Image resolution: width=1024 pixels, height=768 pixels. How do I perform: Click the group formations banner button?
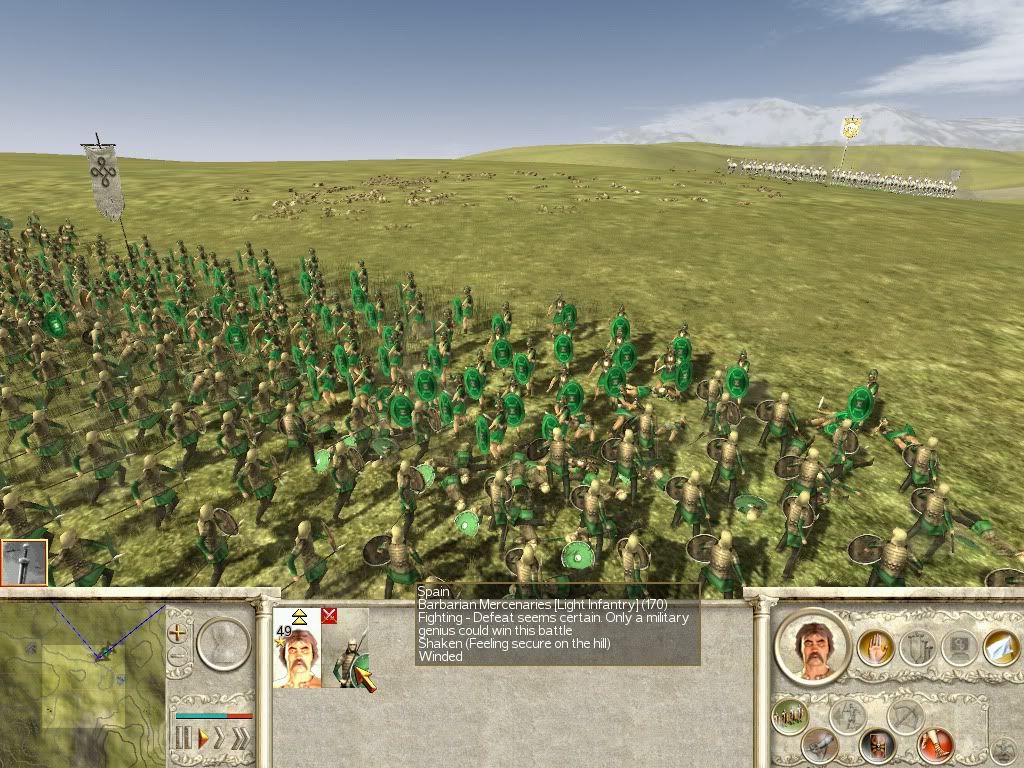click(917, 647)
